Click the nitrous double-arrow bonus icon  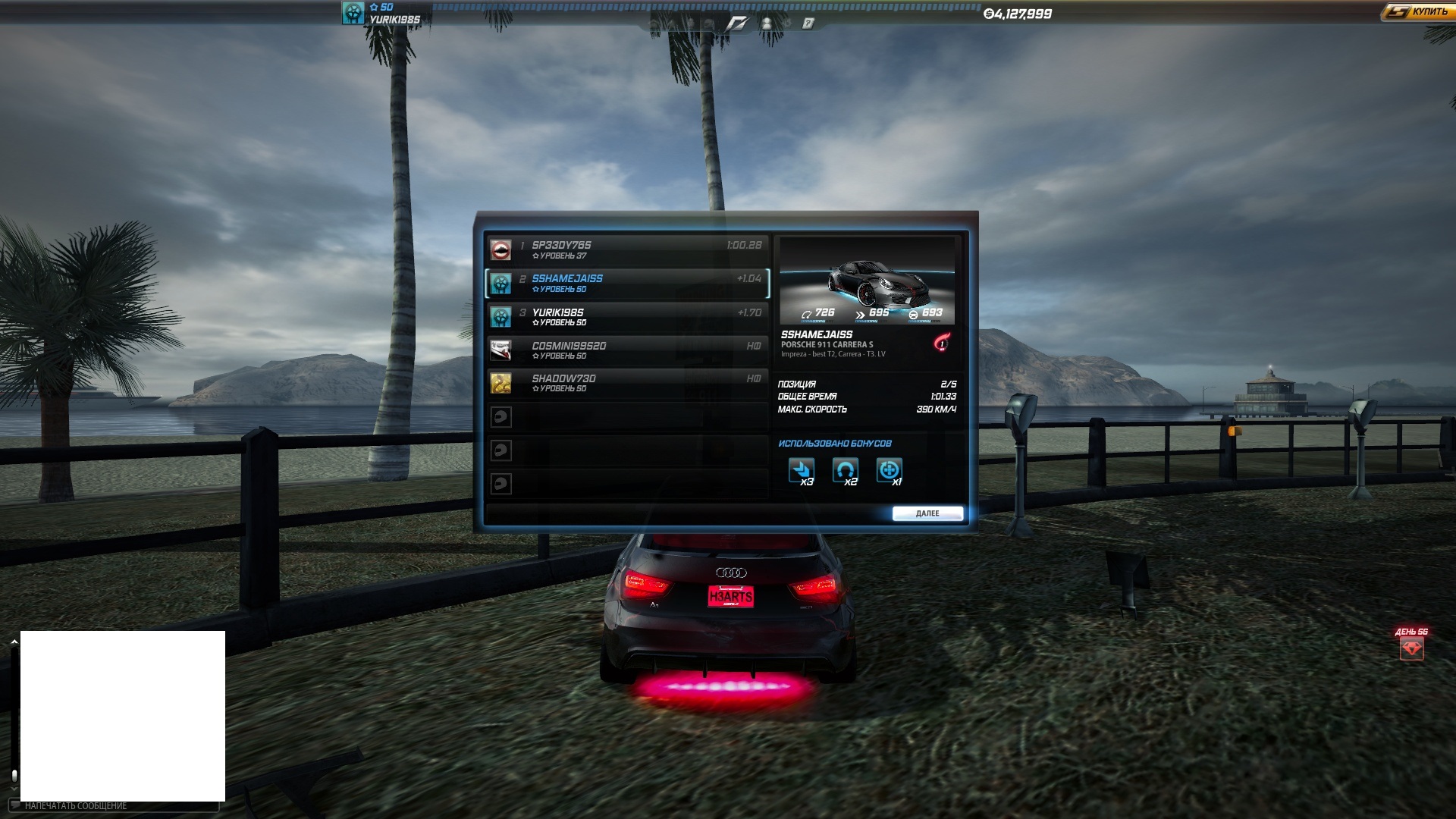(802, 470)
